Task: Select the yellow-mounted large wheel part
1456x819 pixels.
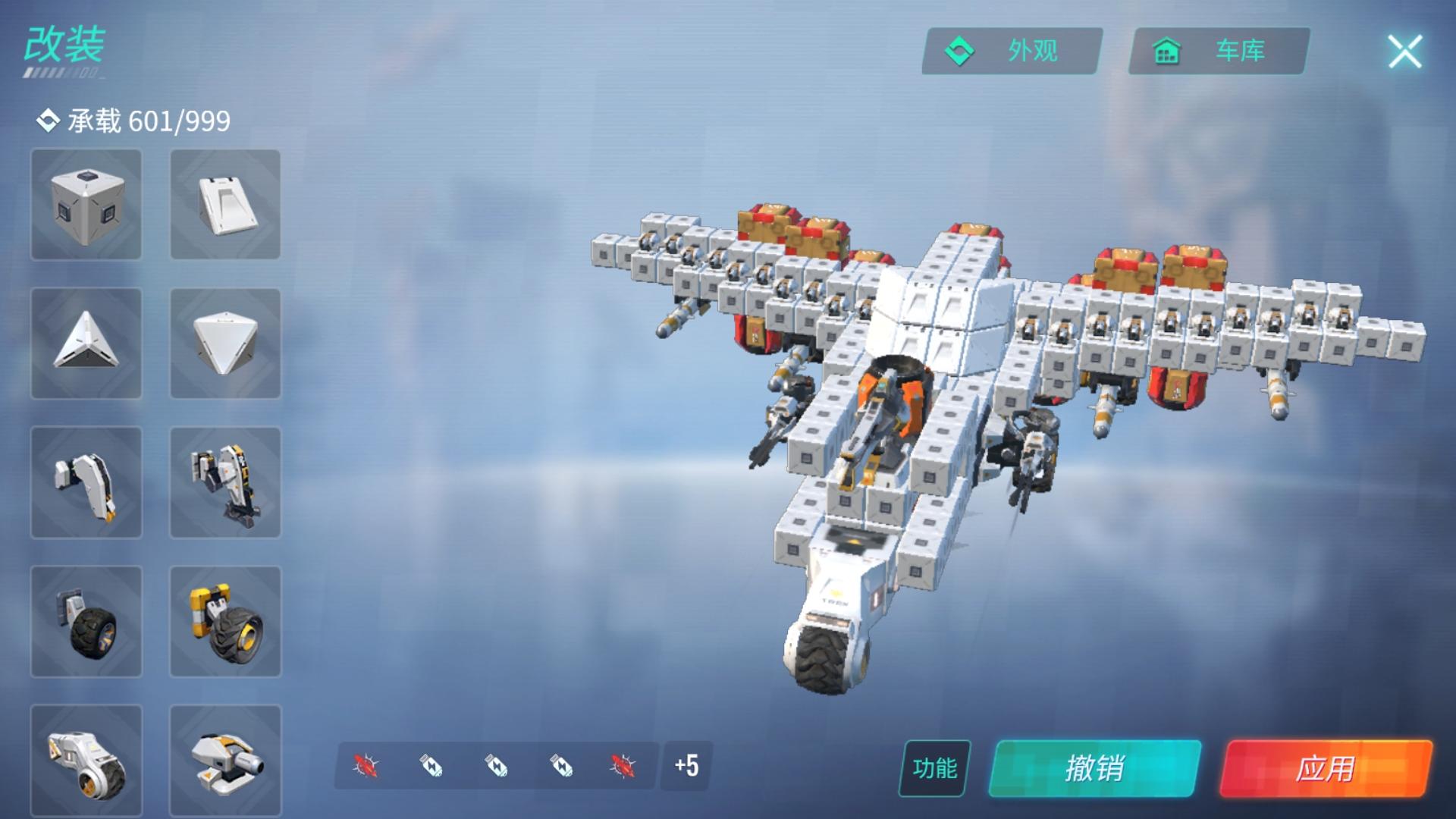Action: point(225,622)
